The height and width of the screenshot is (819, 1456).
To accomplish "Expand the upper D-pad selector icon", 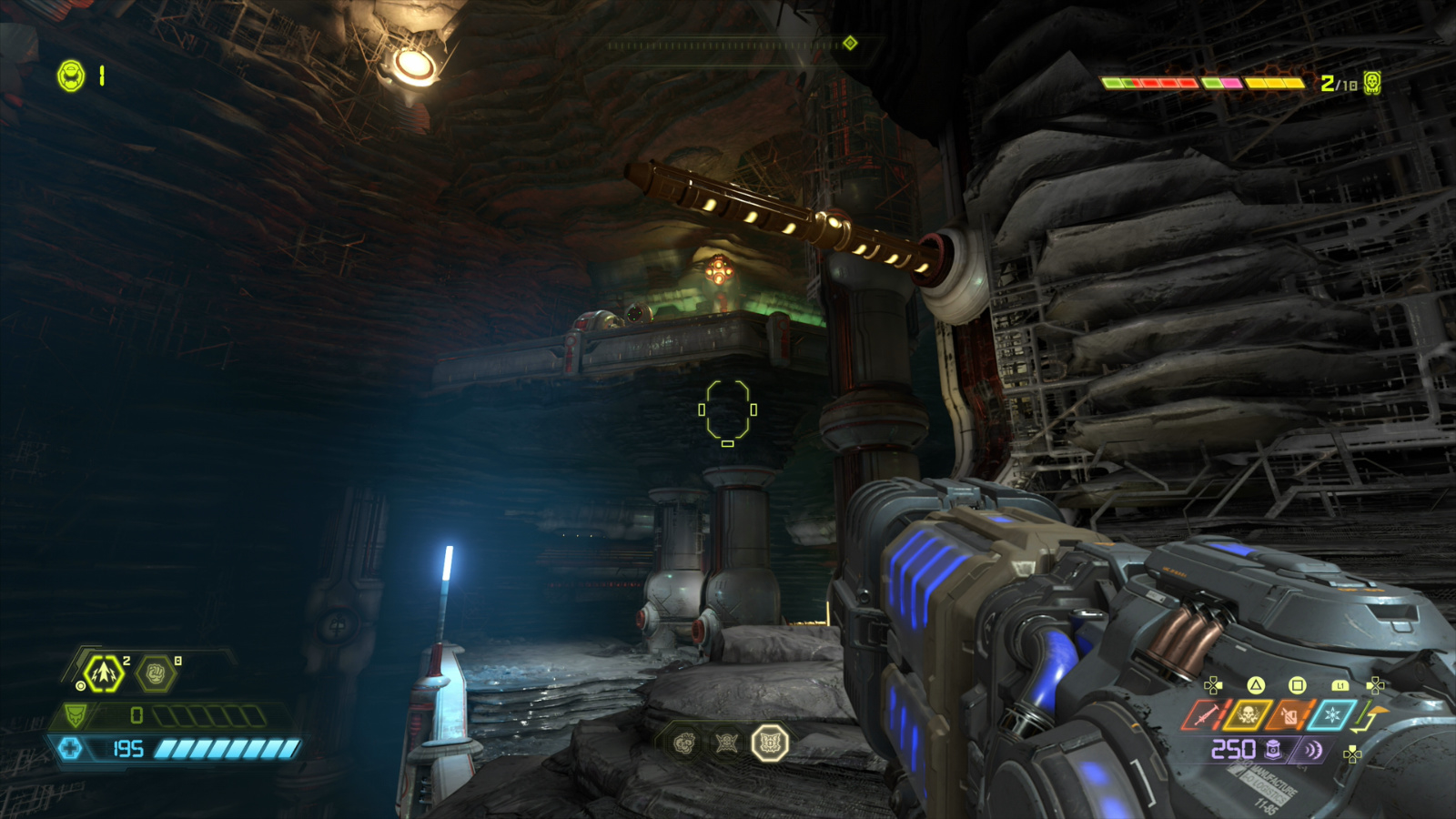I will point(1374,685).
